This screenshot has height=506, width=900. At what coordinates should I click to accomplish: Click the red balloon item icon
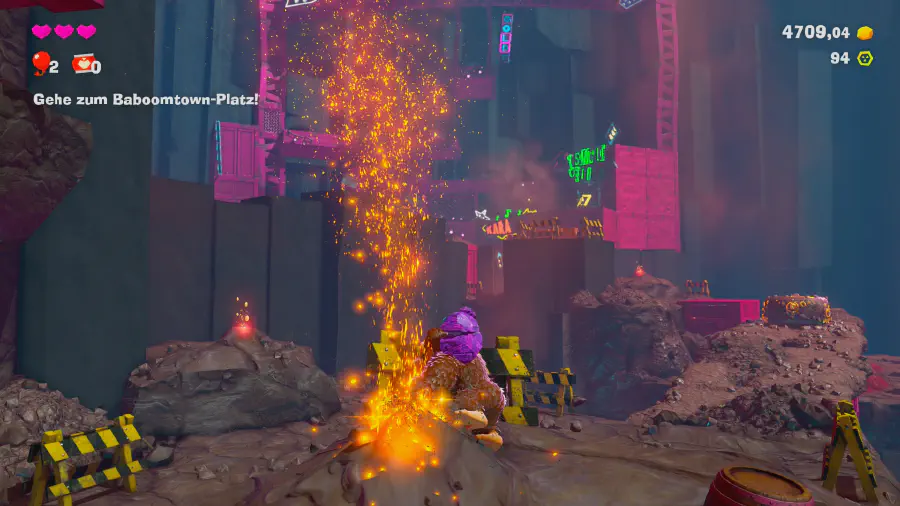tap(40, 65)
